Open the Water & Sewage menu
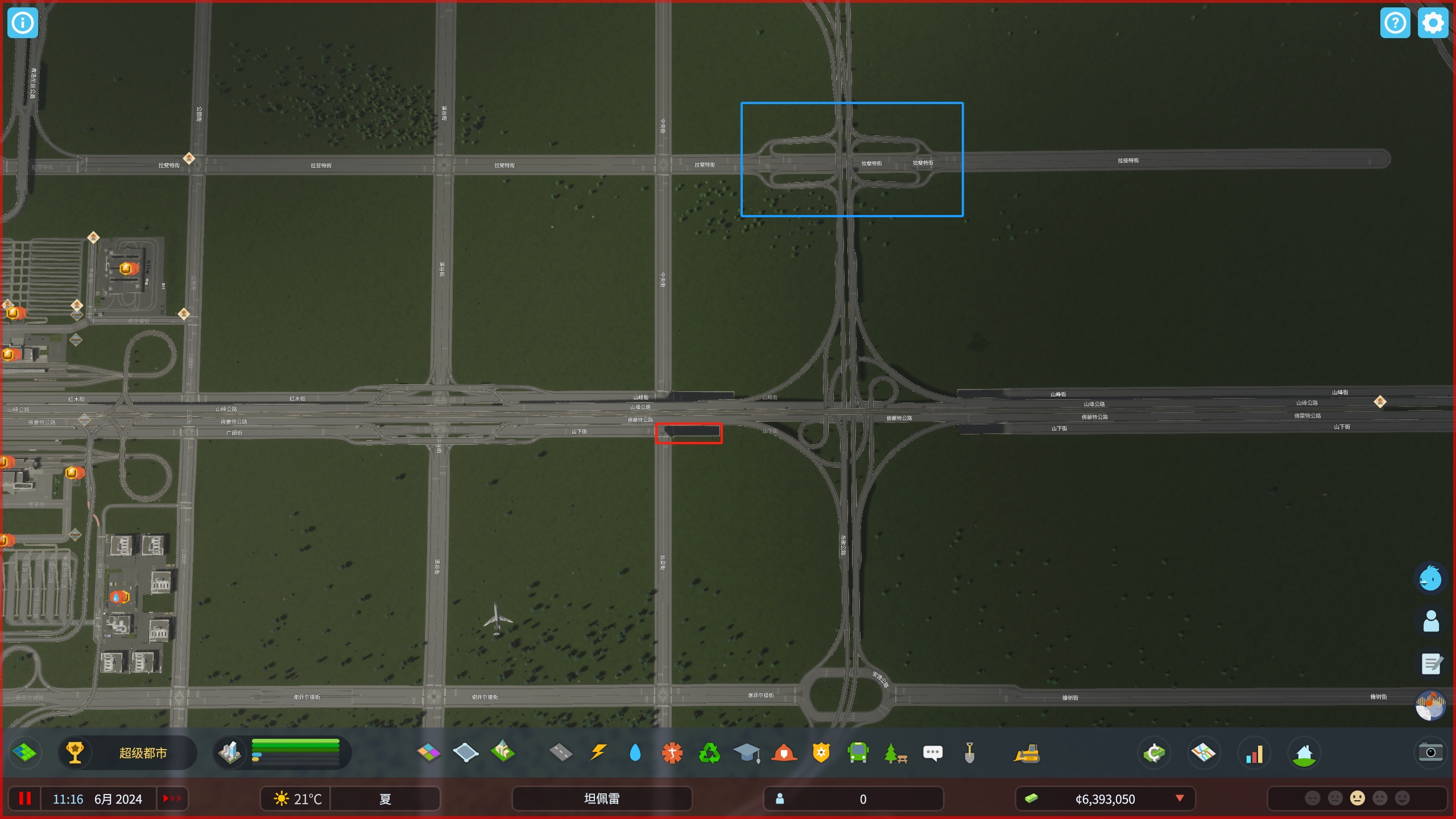Image resolution: width=1456 pixels, height=819 pixels. (635, 752)
